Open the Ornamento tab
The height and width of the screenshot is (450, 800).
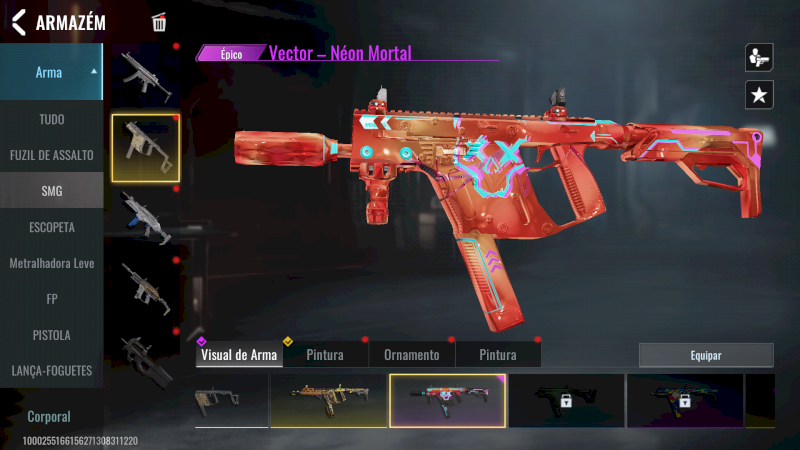click(412, 355)
